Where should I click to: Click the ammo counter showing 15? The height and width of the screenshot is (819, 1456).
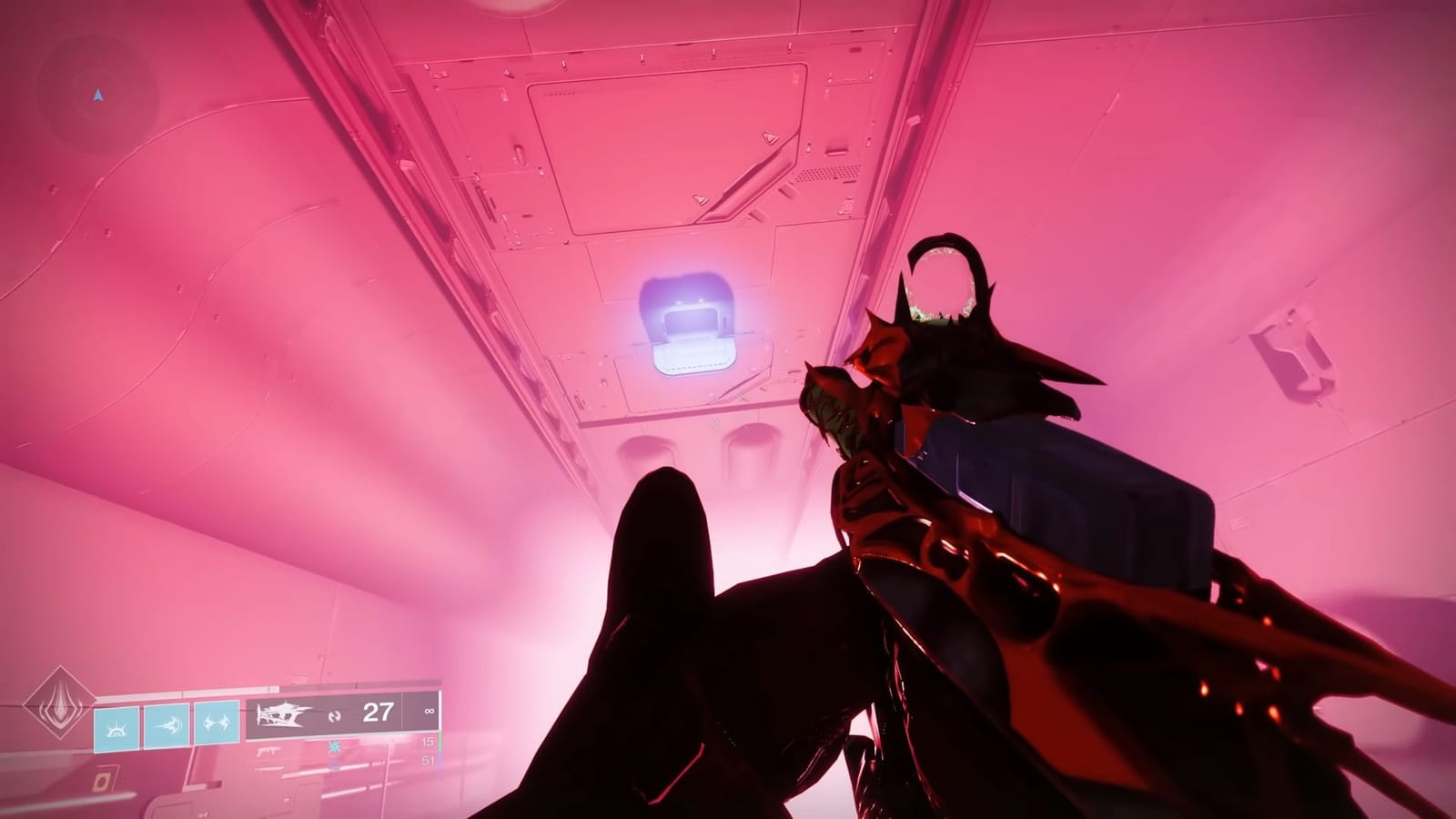coord(427,742)
